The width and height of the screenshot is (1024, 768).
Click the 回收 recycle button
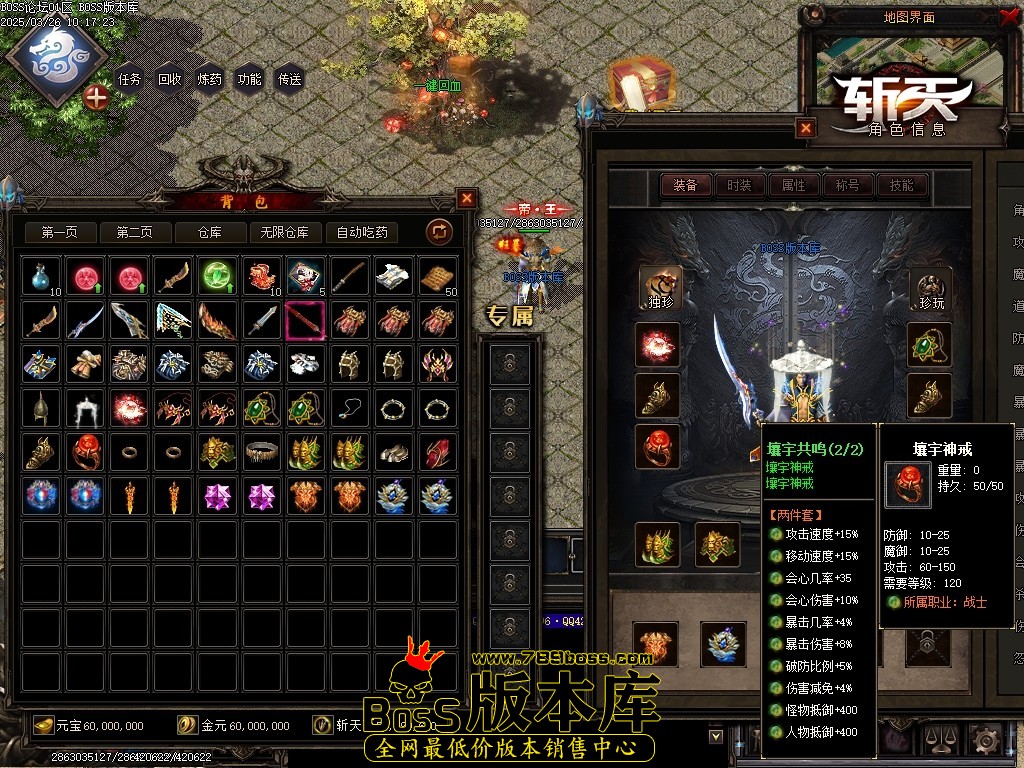[169, 79]
